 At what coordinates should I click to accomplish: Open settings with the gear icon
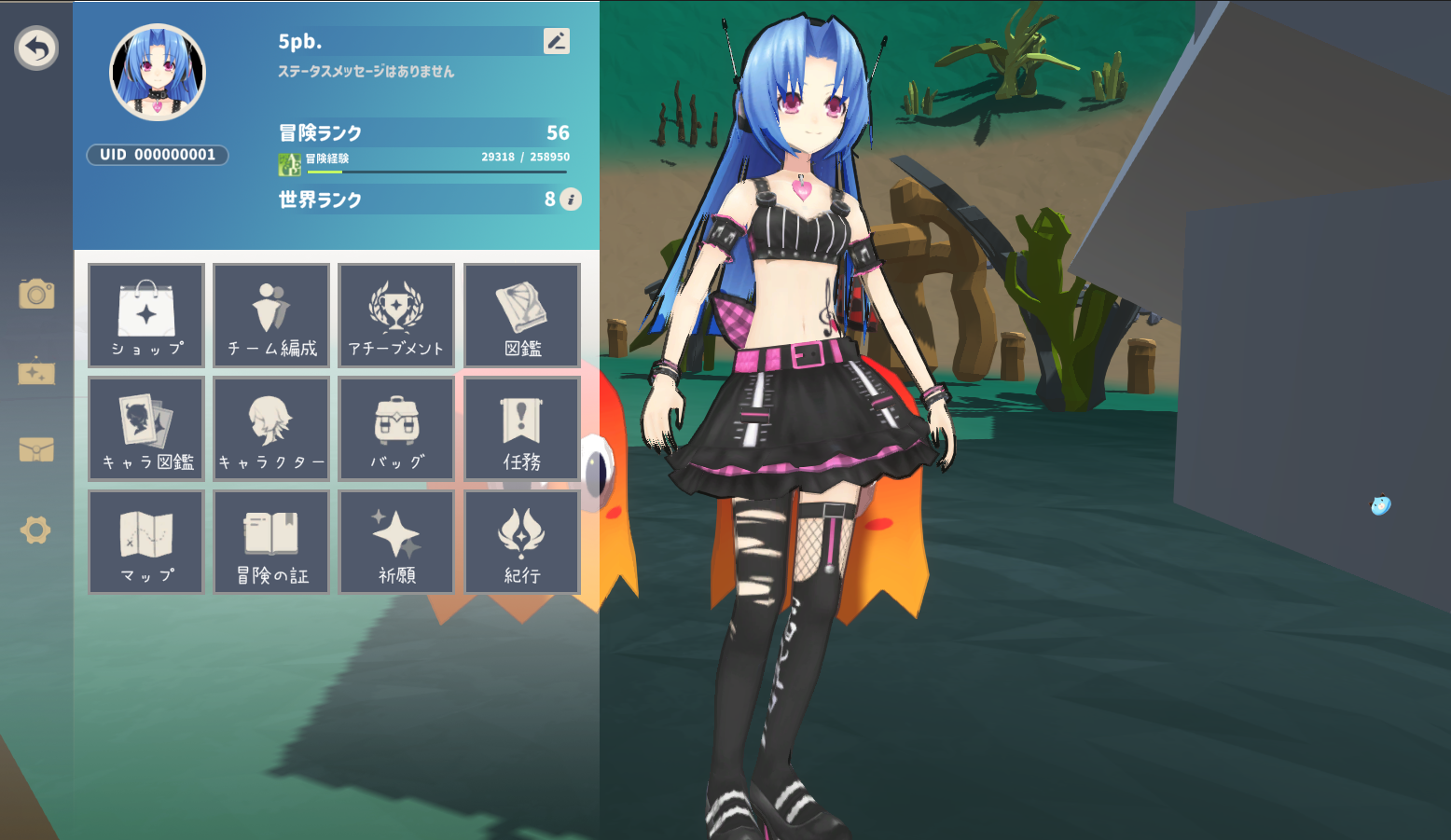(x=36, y=530)
